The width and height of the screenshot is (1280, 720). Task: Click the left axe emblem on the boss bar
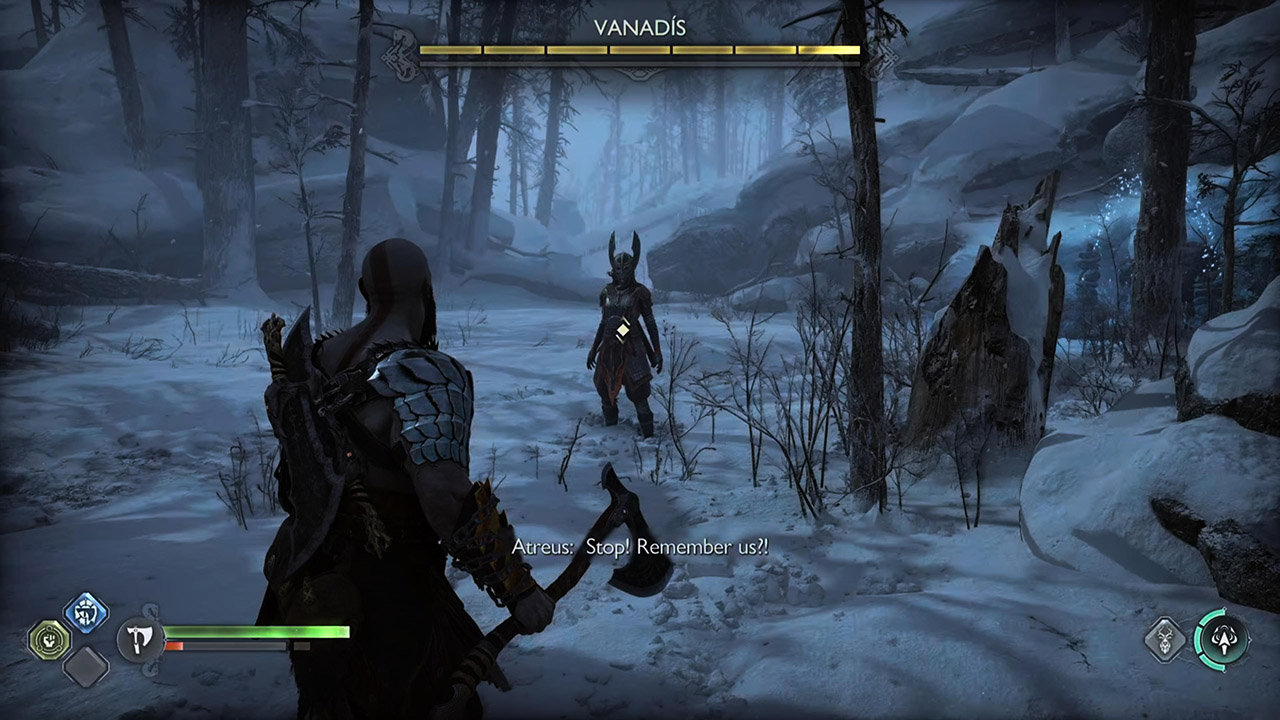tap(401, 57)
